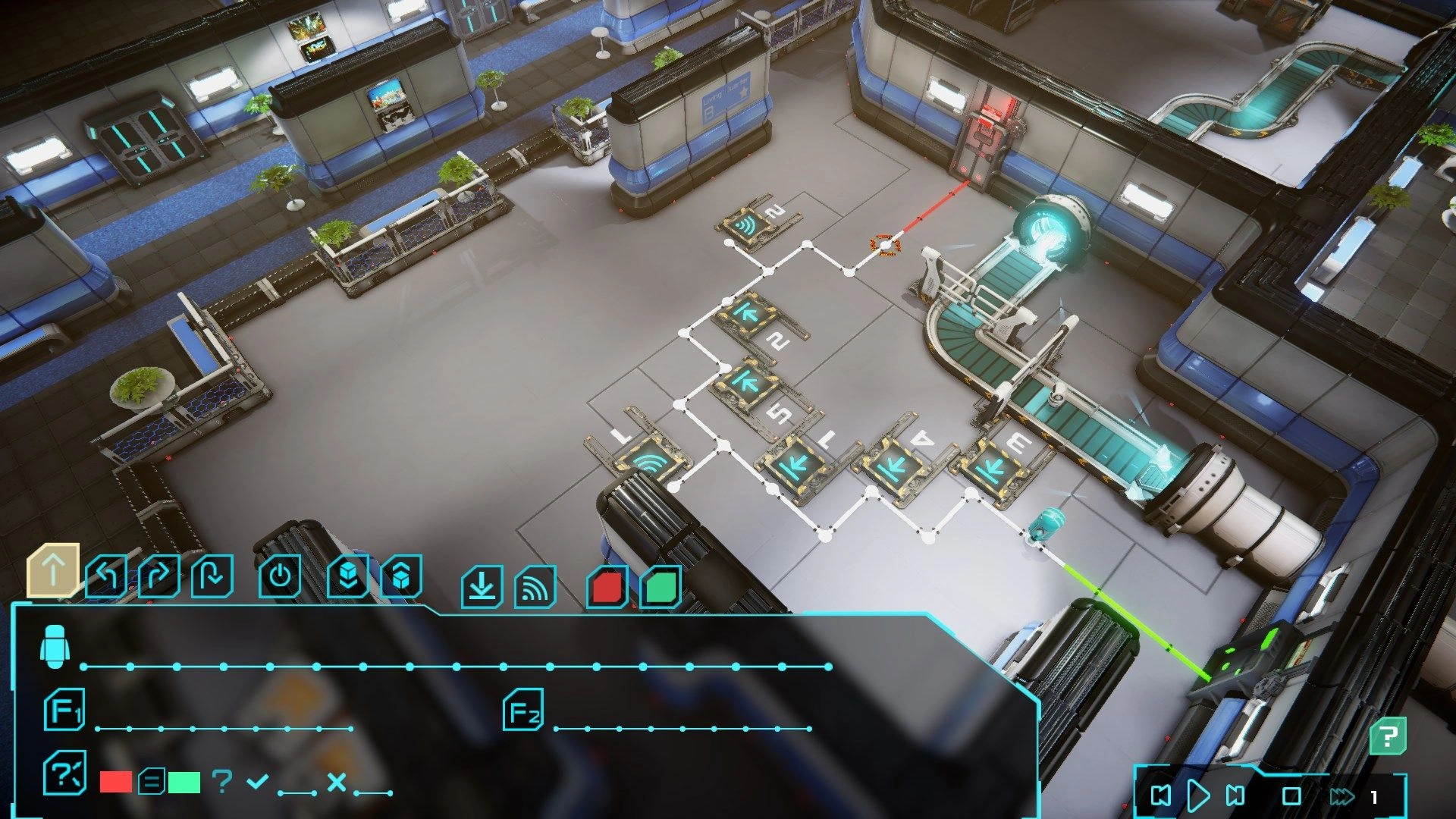Viewport: 1456px width, 819px height.
Task: Step the program forward
Action: click(x=1235, y=795)
